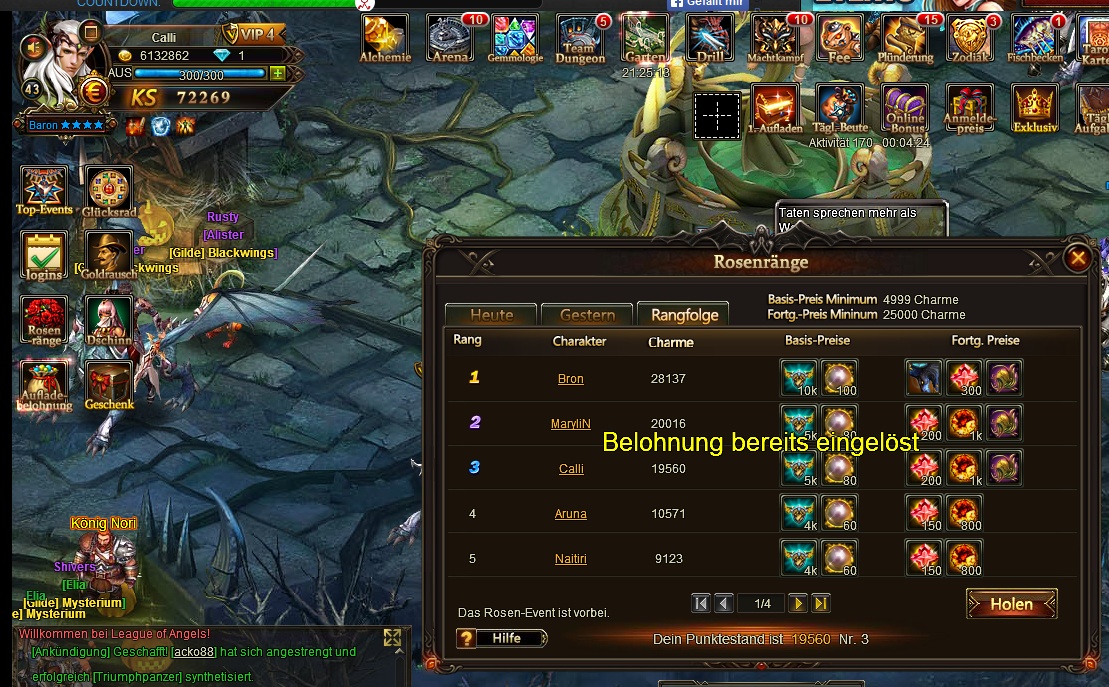The width and height of the screenshot is (1109, 687).
Task: Click the Facebook Gefällt mir button
Action: tap(708, 4)
